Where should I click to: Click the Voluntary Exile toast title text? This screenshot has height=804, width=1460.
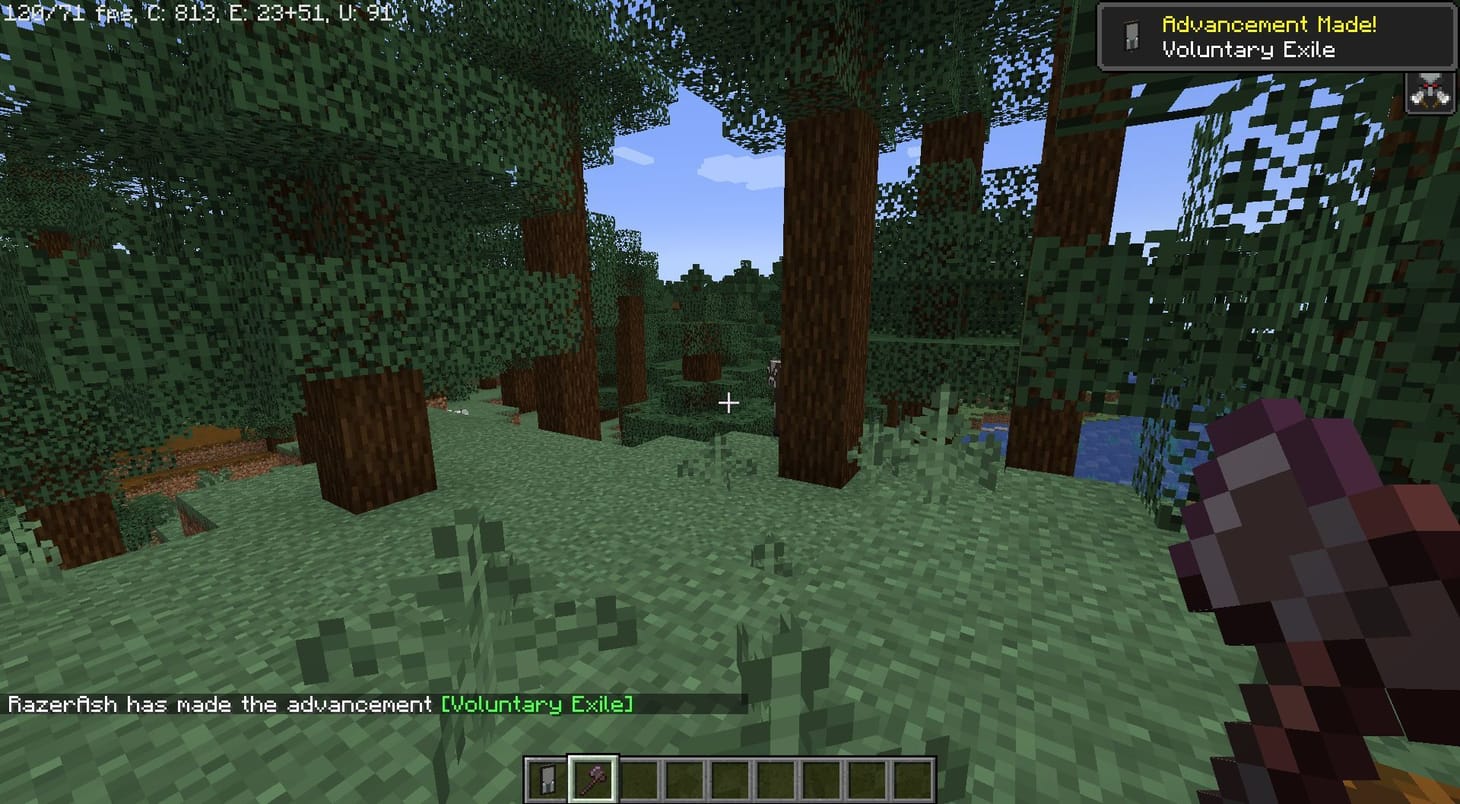[1247, 50]
